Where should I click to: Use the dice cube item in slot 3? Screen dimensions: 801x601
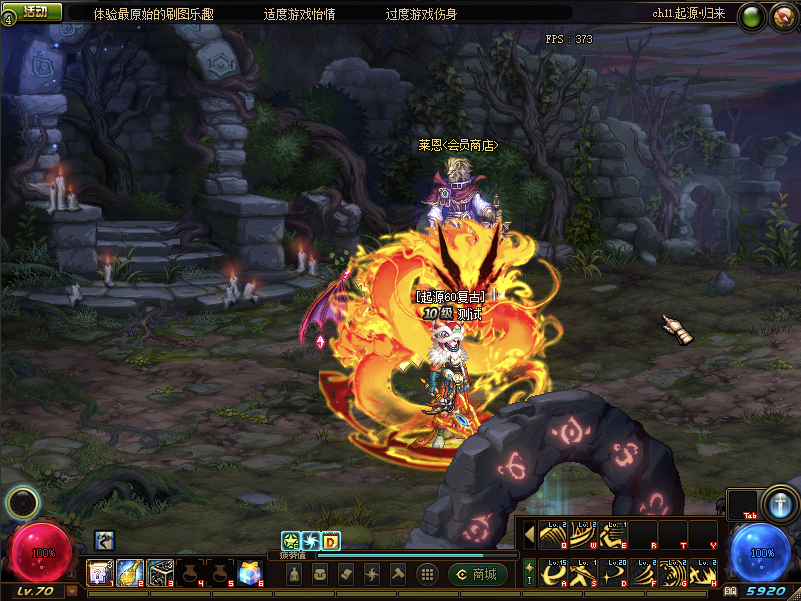(x=160, y=572)
